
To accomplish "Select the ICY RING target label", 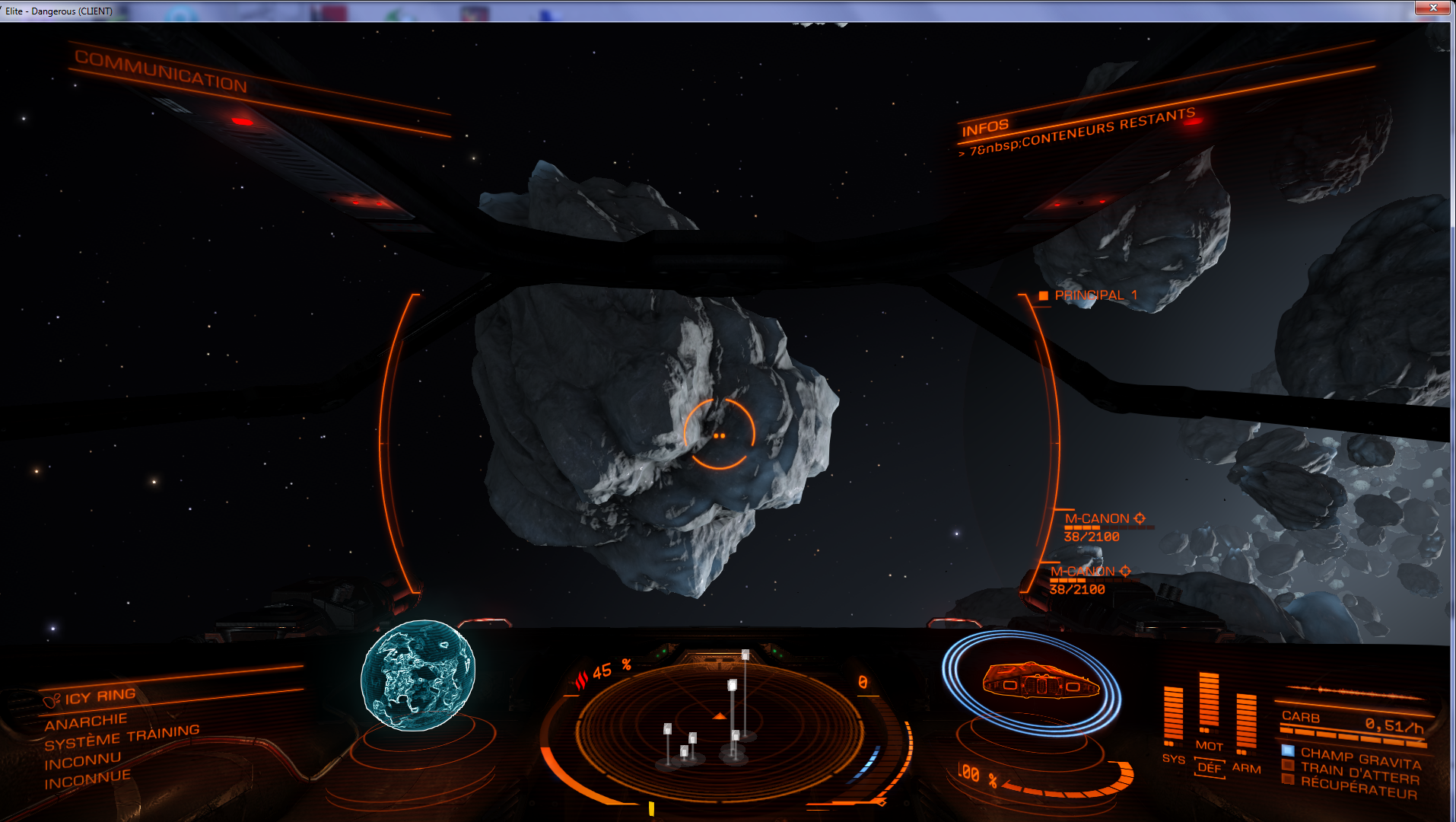I will point(100,696).
